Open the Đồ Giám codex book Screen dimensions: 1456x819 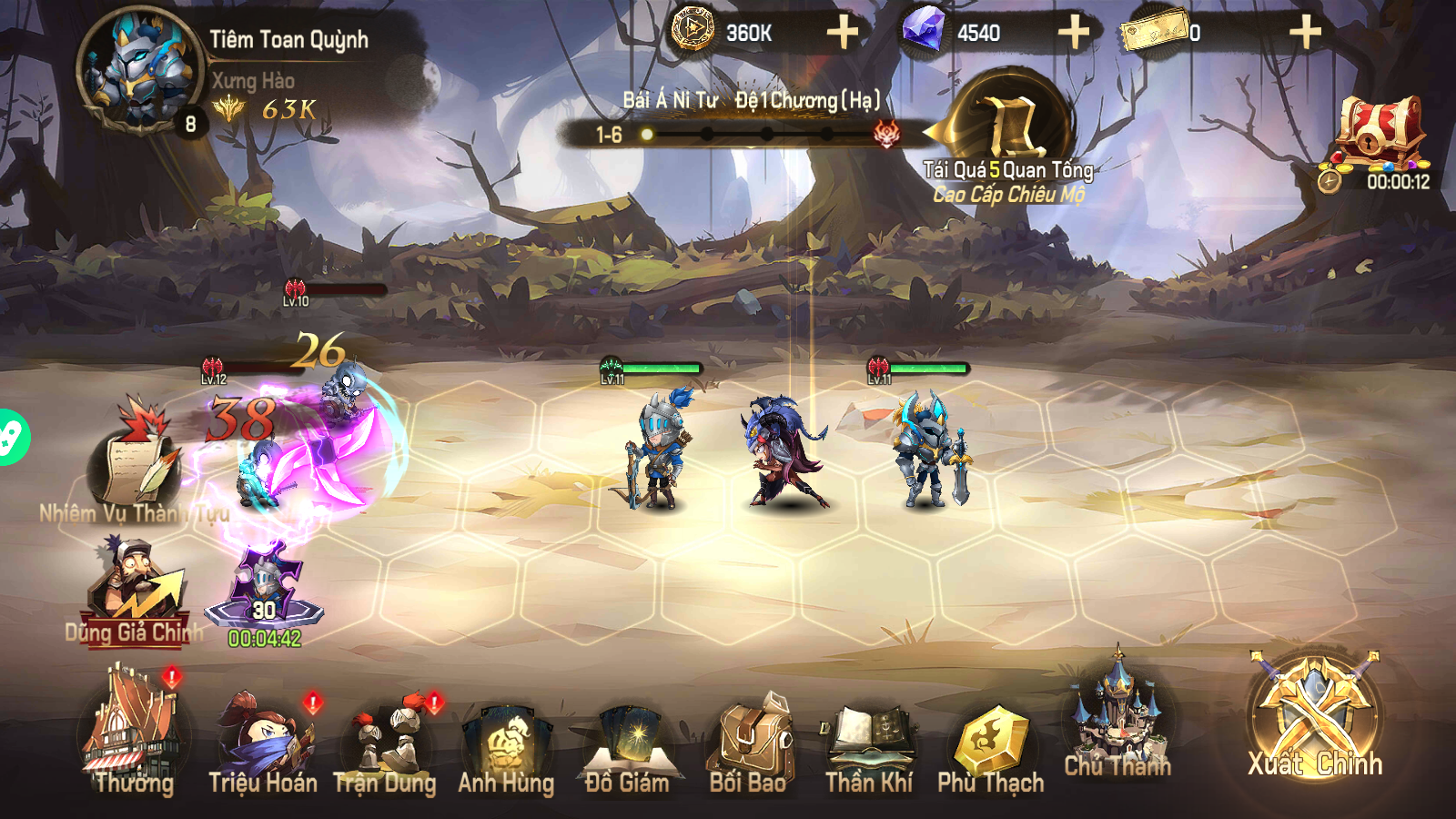[x=631, y=737]
